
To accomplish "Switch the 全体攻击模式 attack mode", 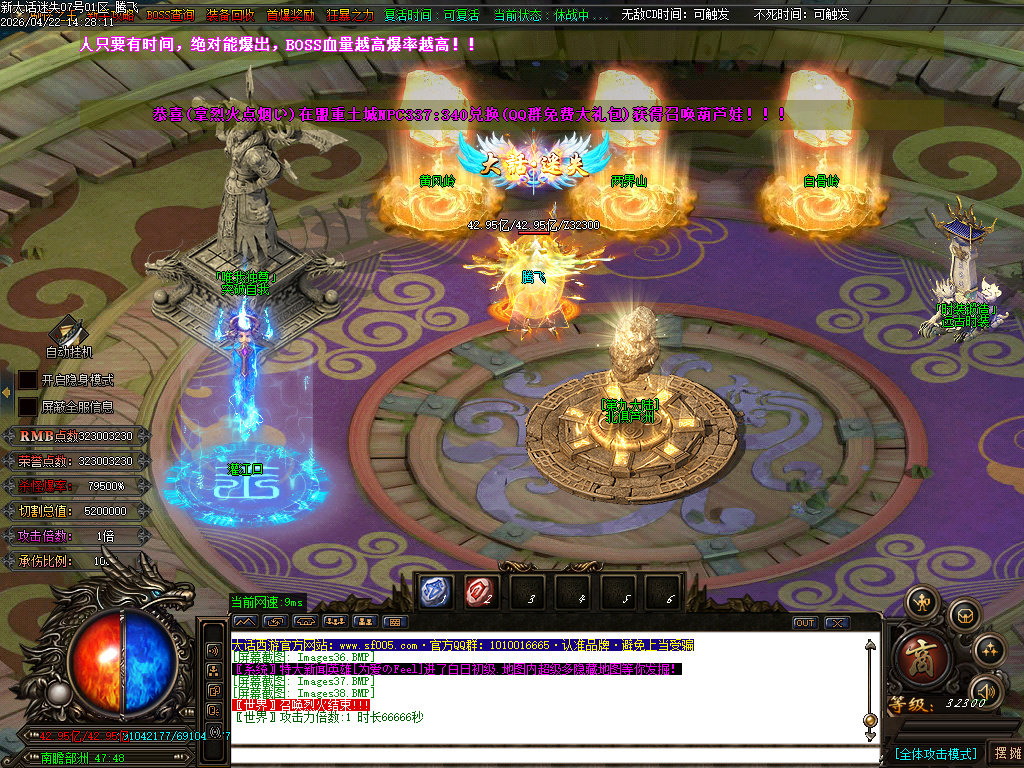I will (935, 753).
